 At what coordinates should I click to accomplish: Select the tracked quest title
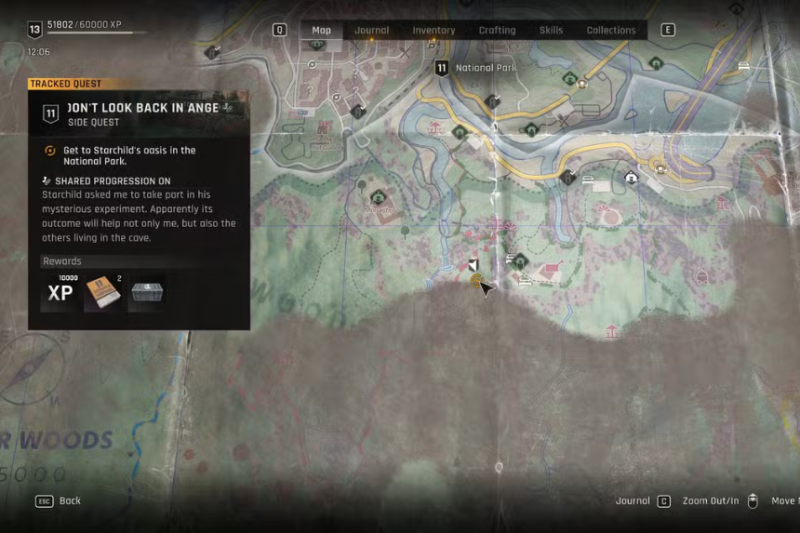click(x=143, y=108)
